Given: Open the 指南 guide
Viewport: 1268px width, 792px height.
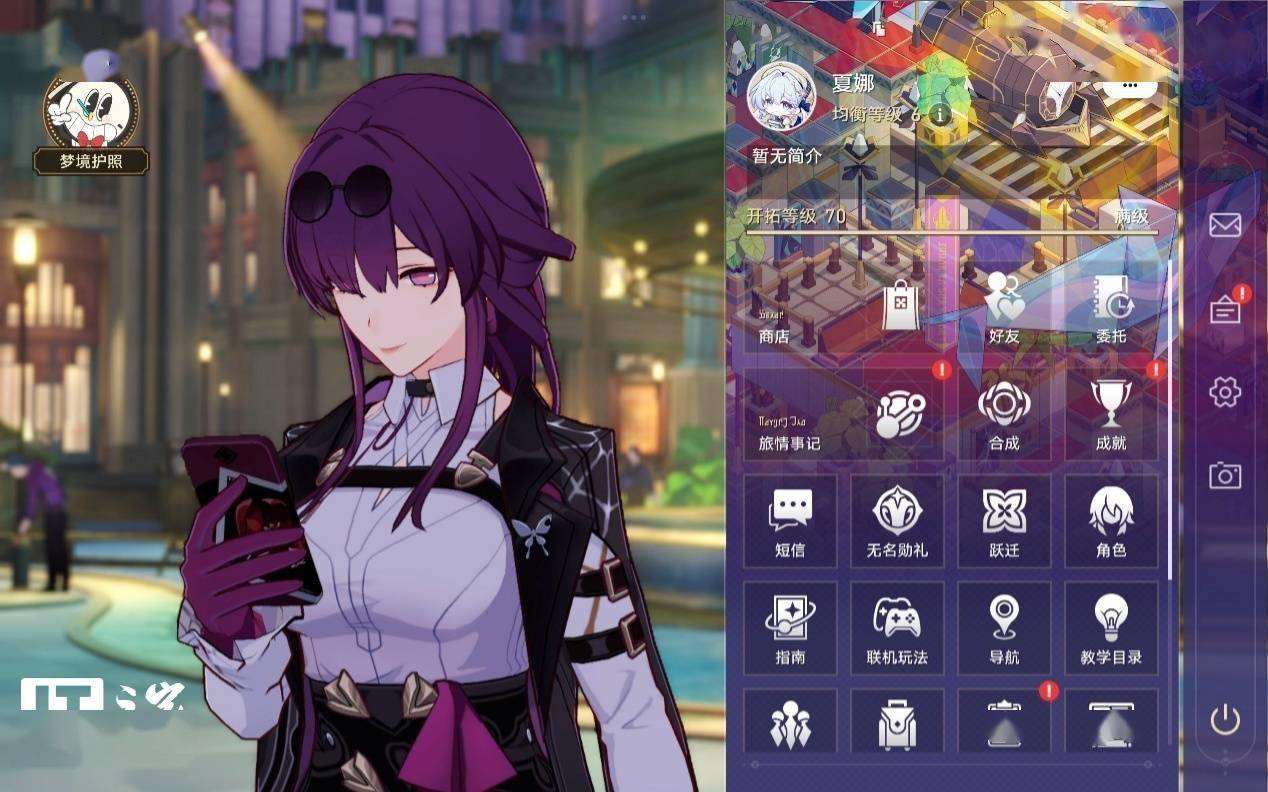Looking at the screenshot, I should coord(790,628).
